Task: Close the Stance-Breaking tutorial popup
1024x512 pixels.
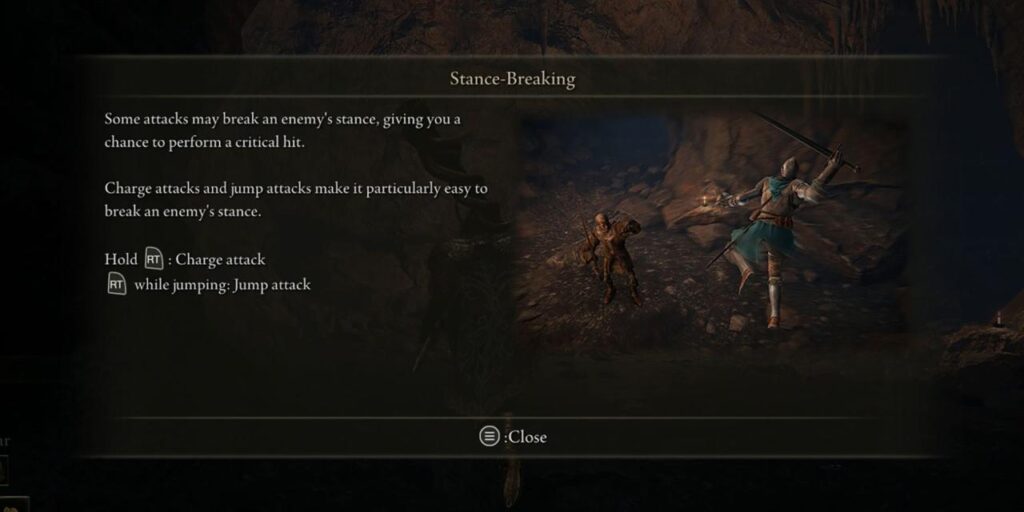Action: tap(512, 436)
